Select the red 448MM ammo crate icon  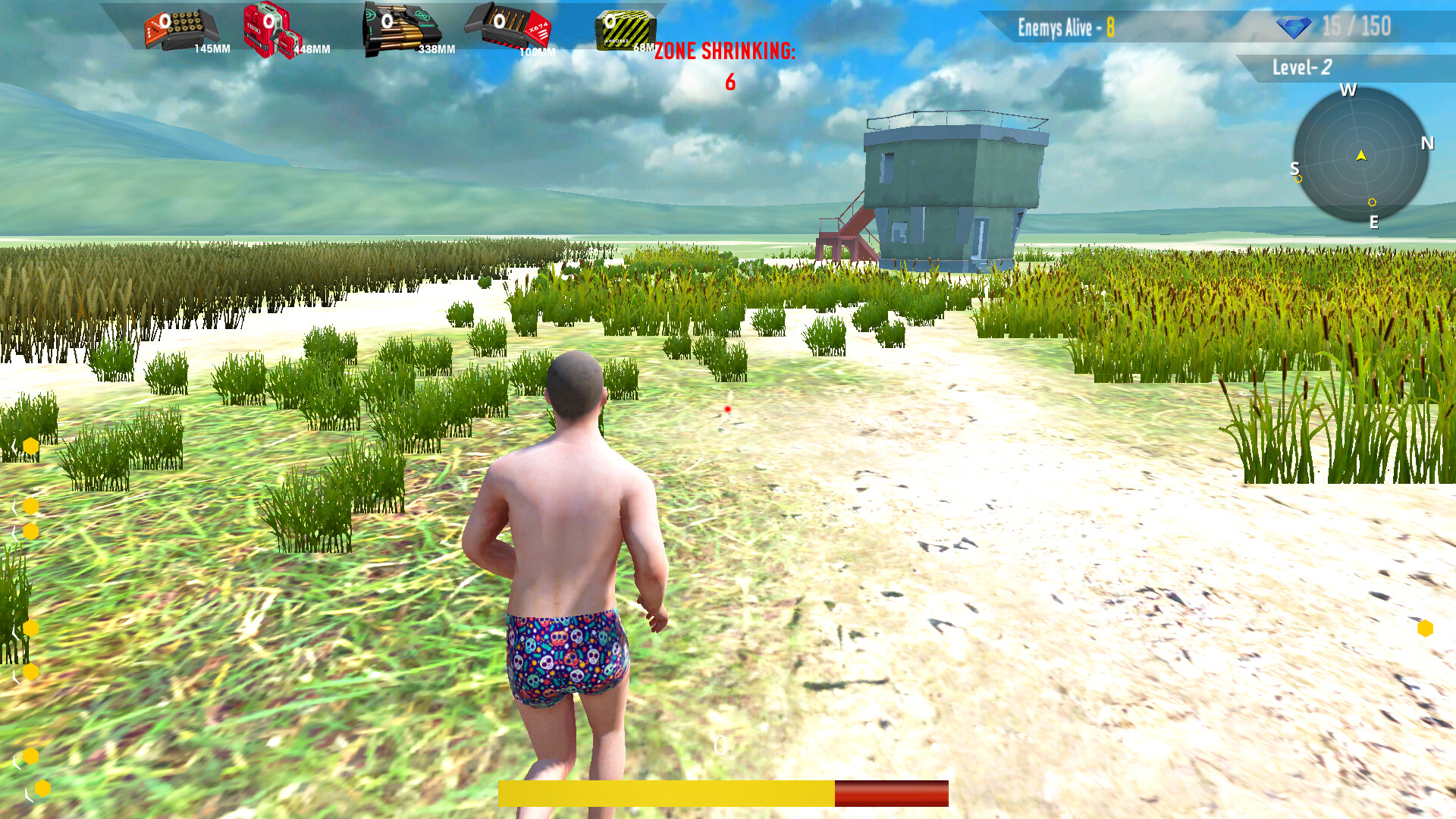pyautogui.click(x=269, y=29)
